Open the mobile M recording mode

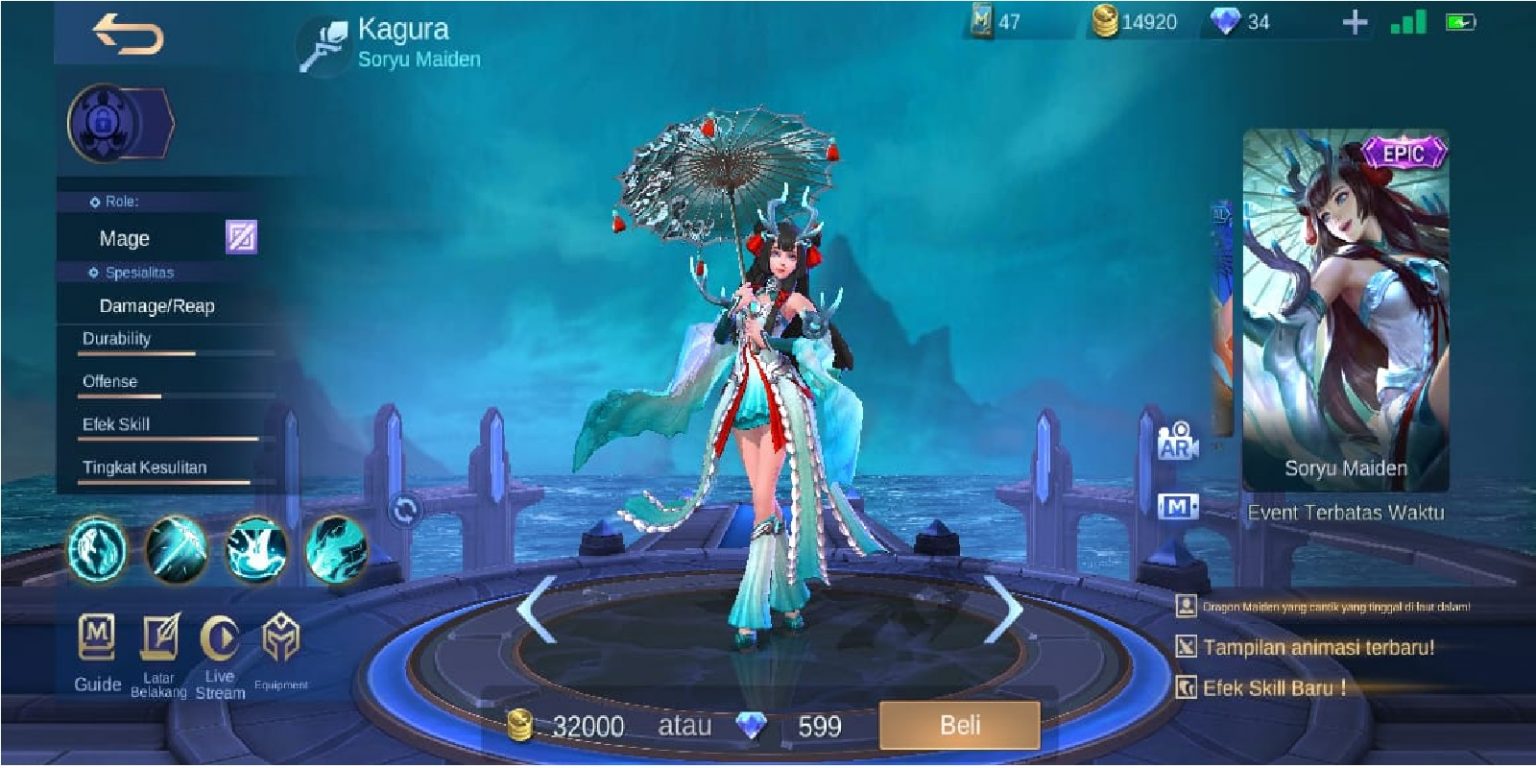pyautogui.click(x=1178, y=506)
